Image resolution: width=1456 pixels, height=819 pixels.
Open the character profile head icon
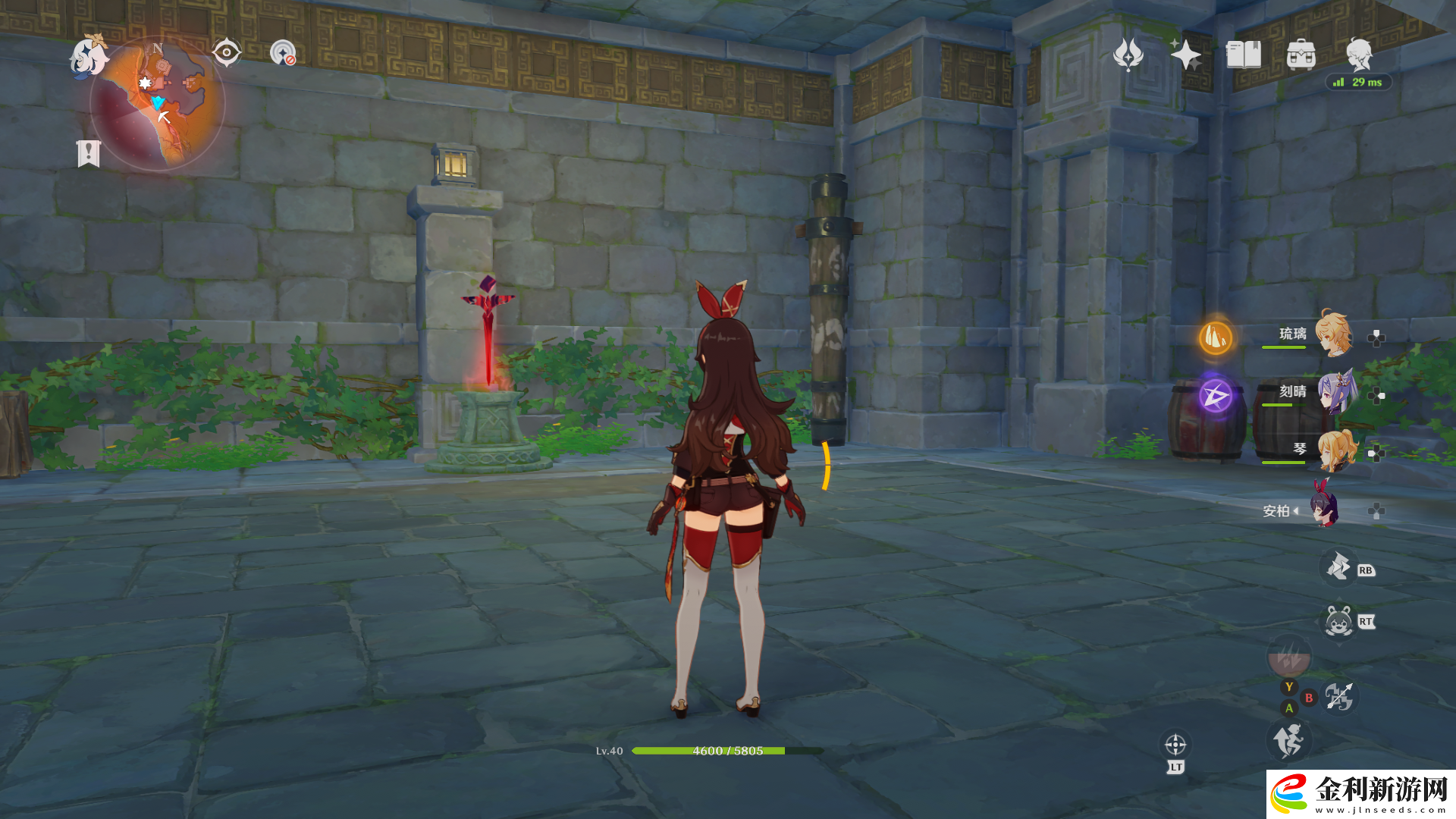(1358, 55)
